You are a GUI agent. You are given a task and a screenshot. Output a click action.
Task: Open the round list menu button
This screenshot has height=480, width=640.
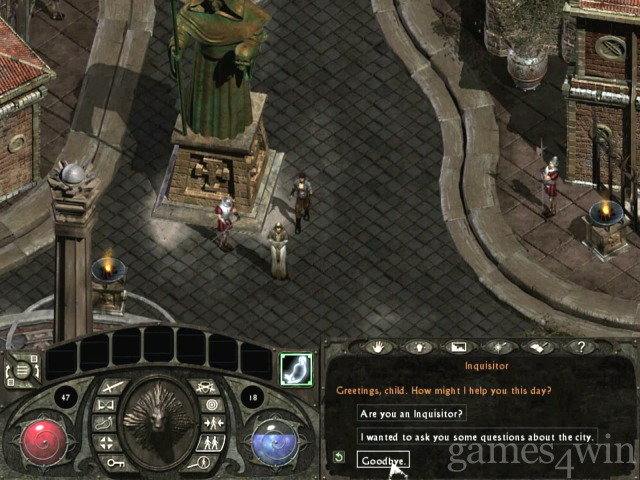pyautogui.click(x=22, y=367)
